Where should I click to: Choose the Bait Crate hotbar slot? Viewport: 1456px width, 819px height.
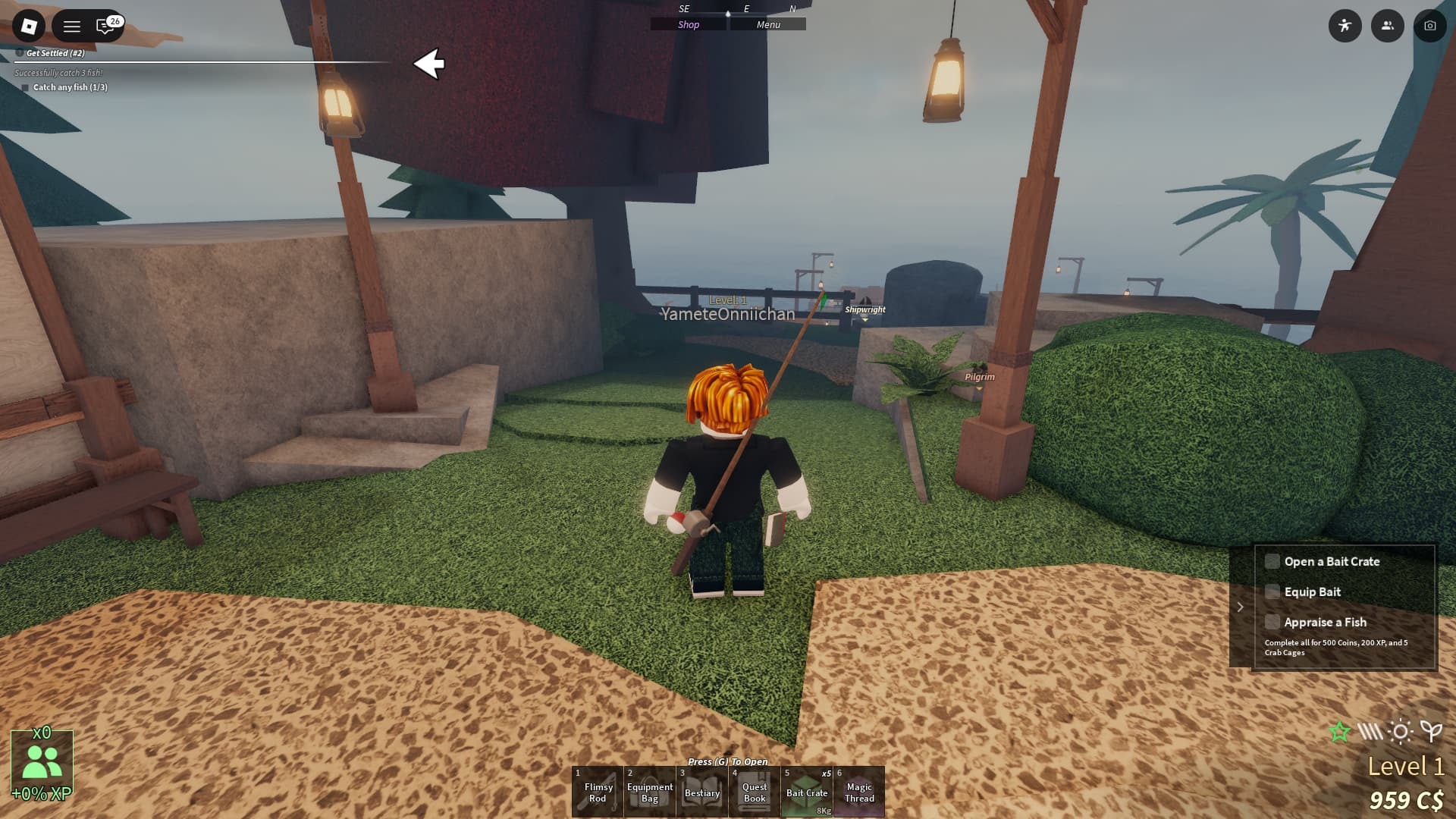[807, 792]
